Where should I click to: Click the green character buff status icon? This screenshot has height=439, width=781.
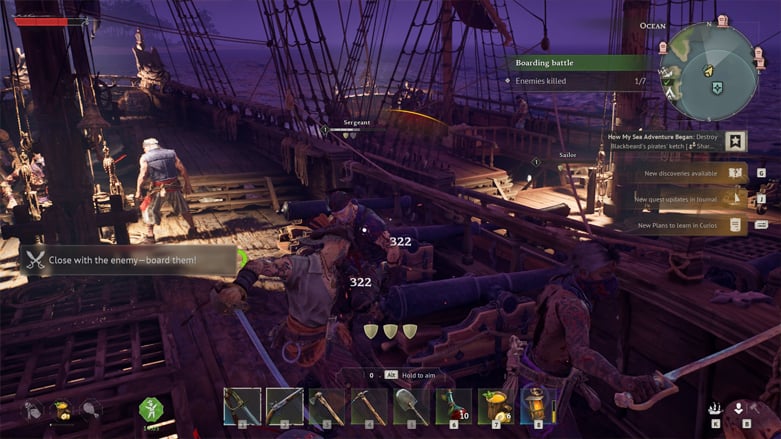coord(150,409)
